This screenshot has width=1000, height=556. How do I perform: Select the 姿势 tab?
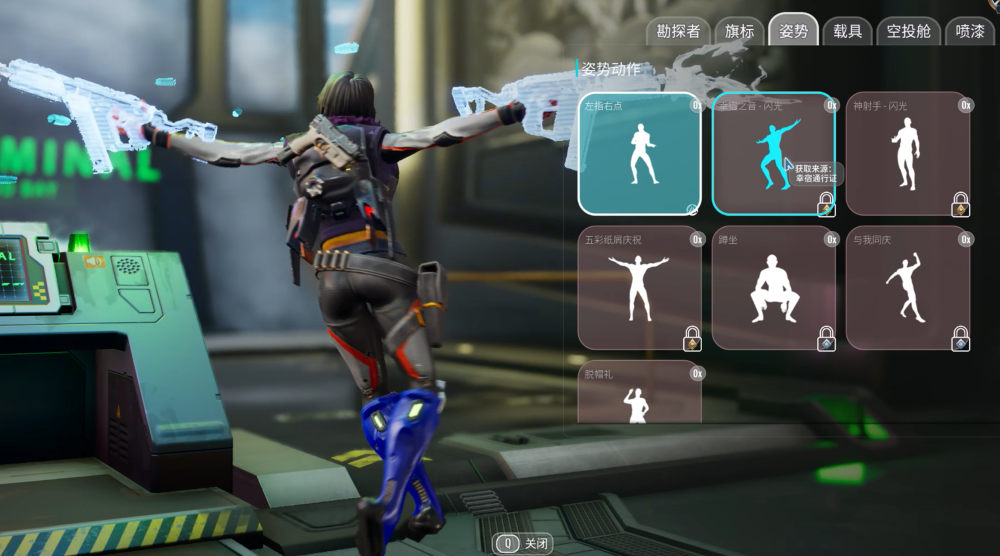click(x=793, y=31)
